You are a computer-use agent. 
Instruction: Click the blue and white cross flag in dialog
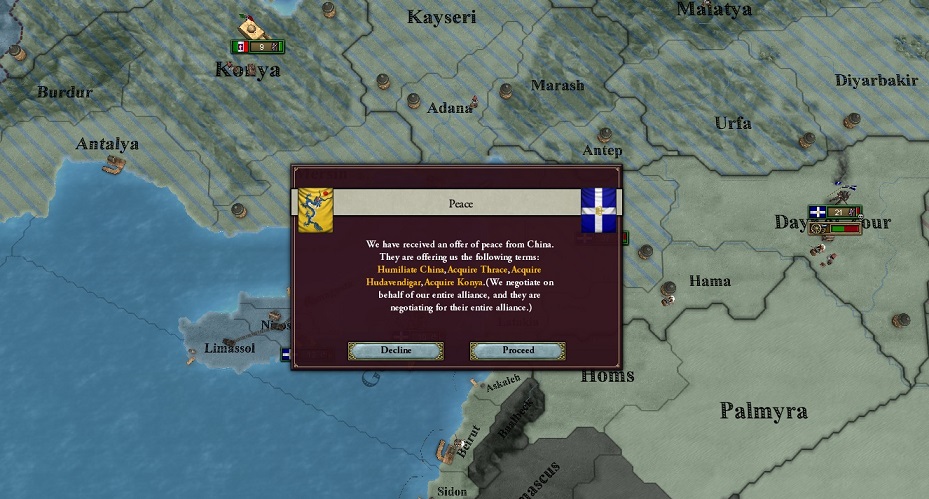pyautogui.click(x=599, y=209)
